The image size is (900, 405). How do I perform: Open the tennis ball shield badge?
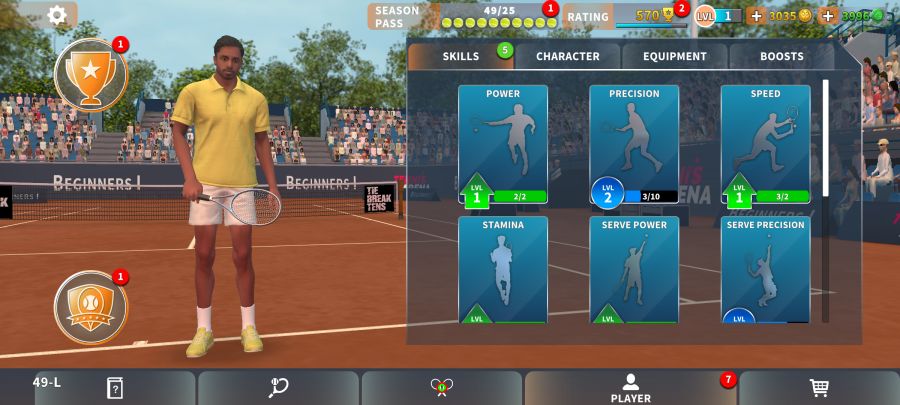pos(91,302)
